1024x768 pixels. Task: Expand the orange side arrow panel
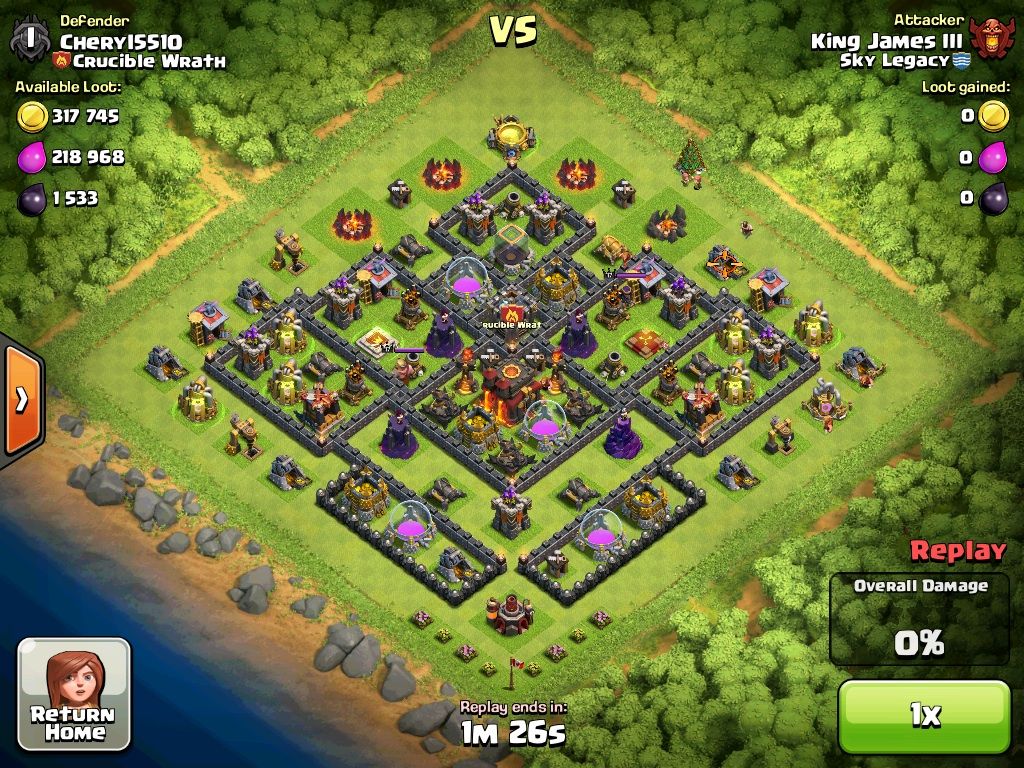(20, 399)
